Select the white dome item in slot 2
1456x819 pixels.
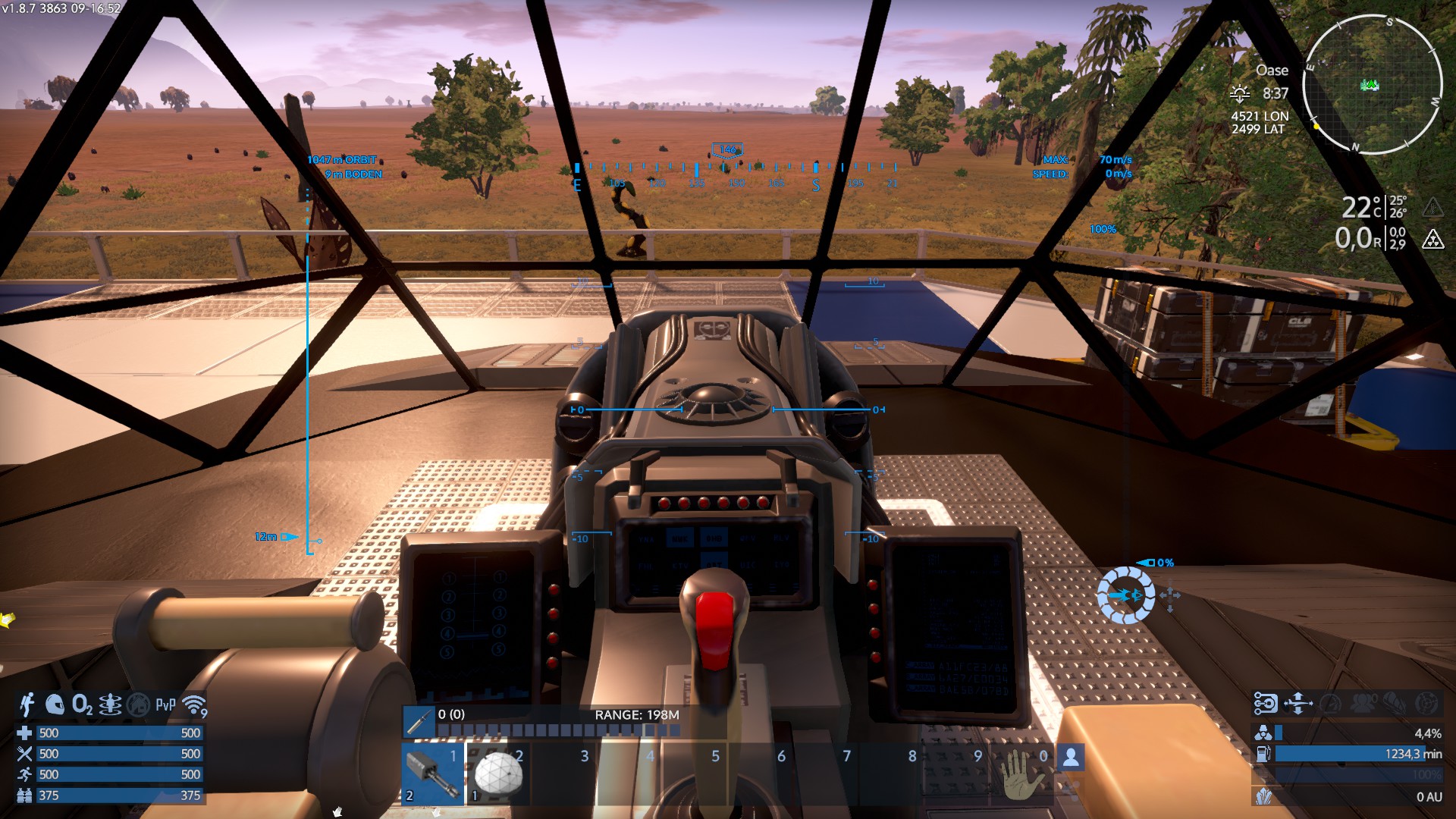coord(498,775)
